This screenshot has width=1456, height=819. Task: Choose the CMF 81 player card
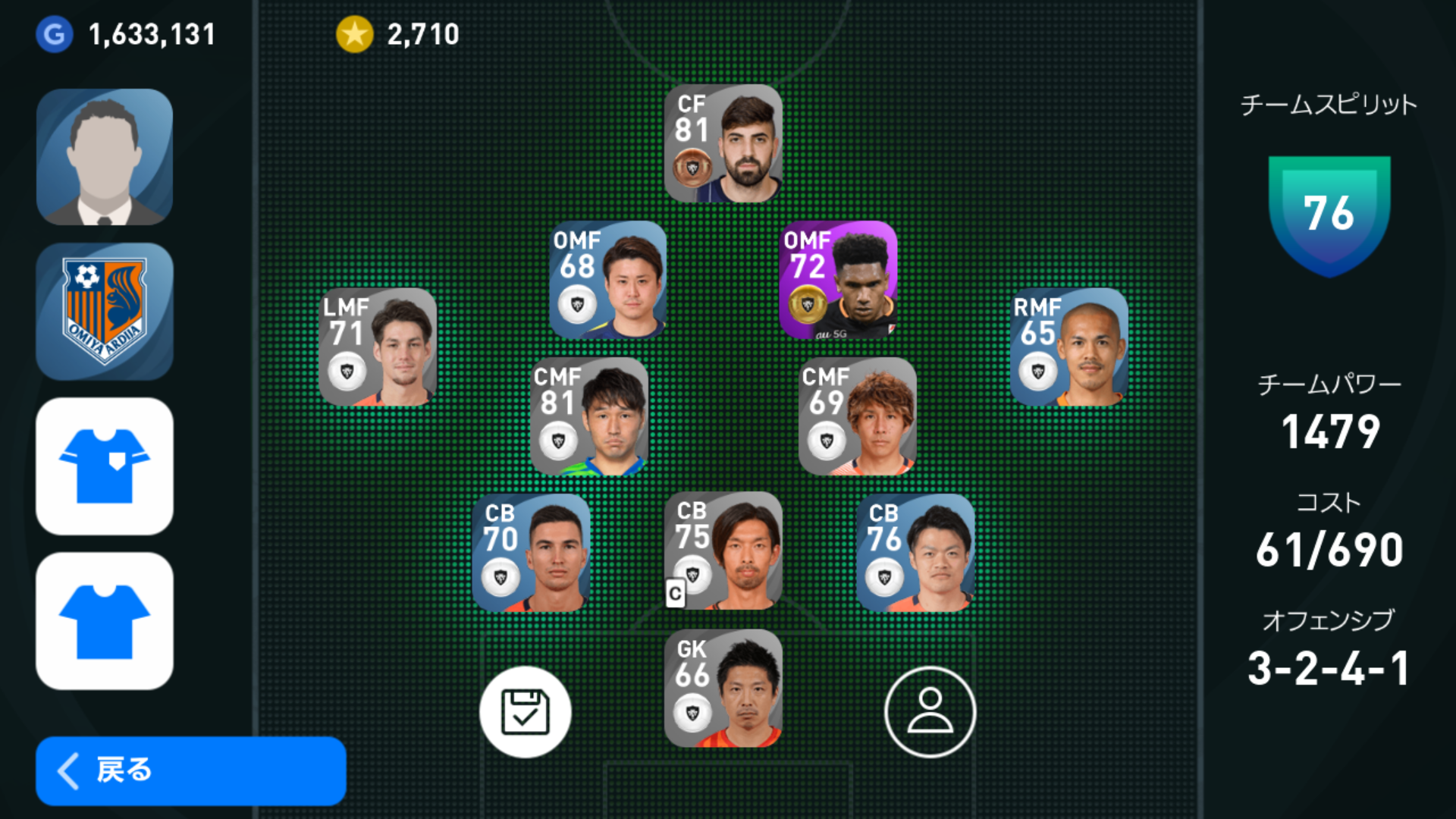[589, 416]
